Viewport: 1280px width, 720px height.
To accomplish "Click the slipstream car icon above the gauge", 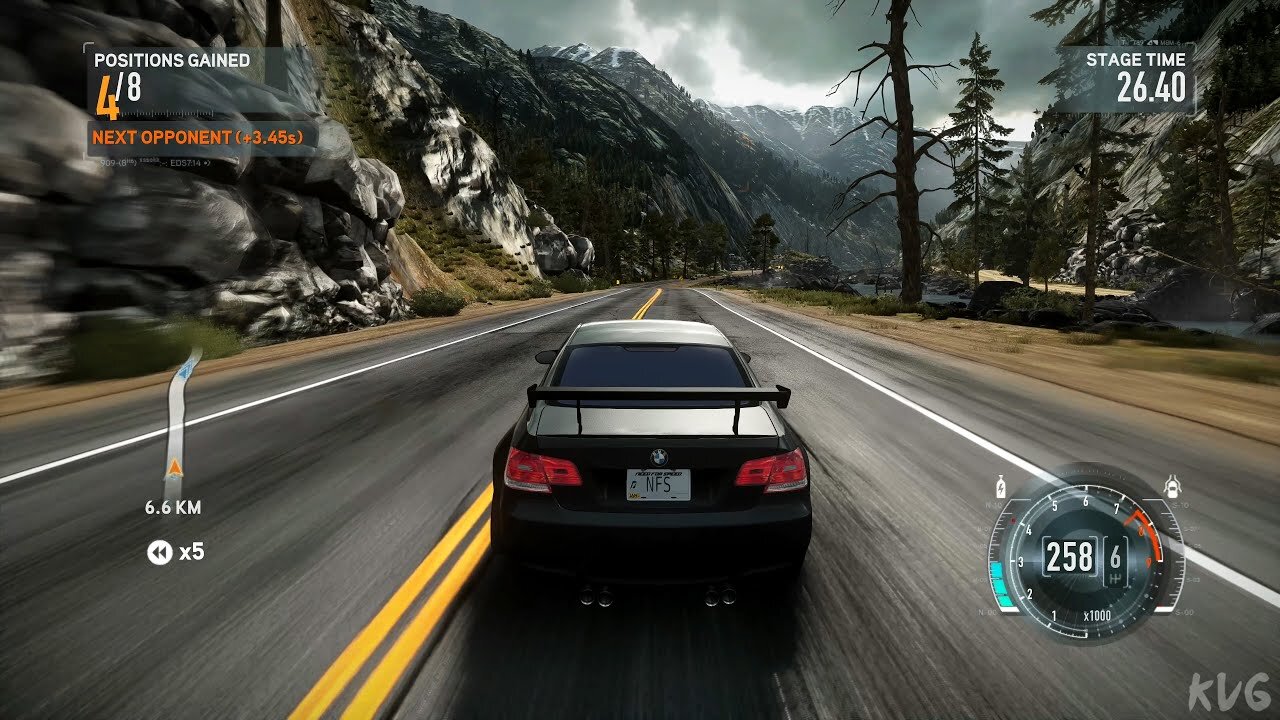I will point(1173,489).
